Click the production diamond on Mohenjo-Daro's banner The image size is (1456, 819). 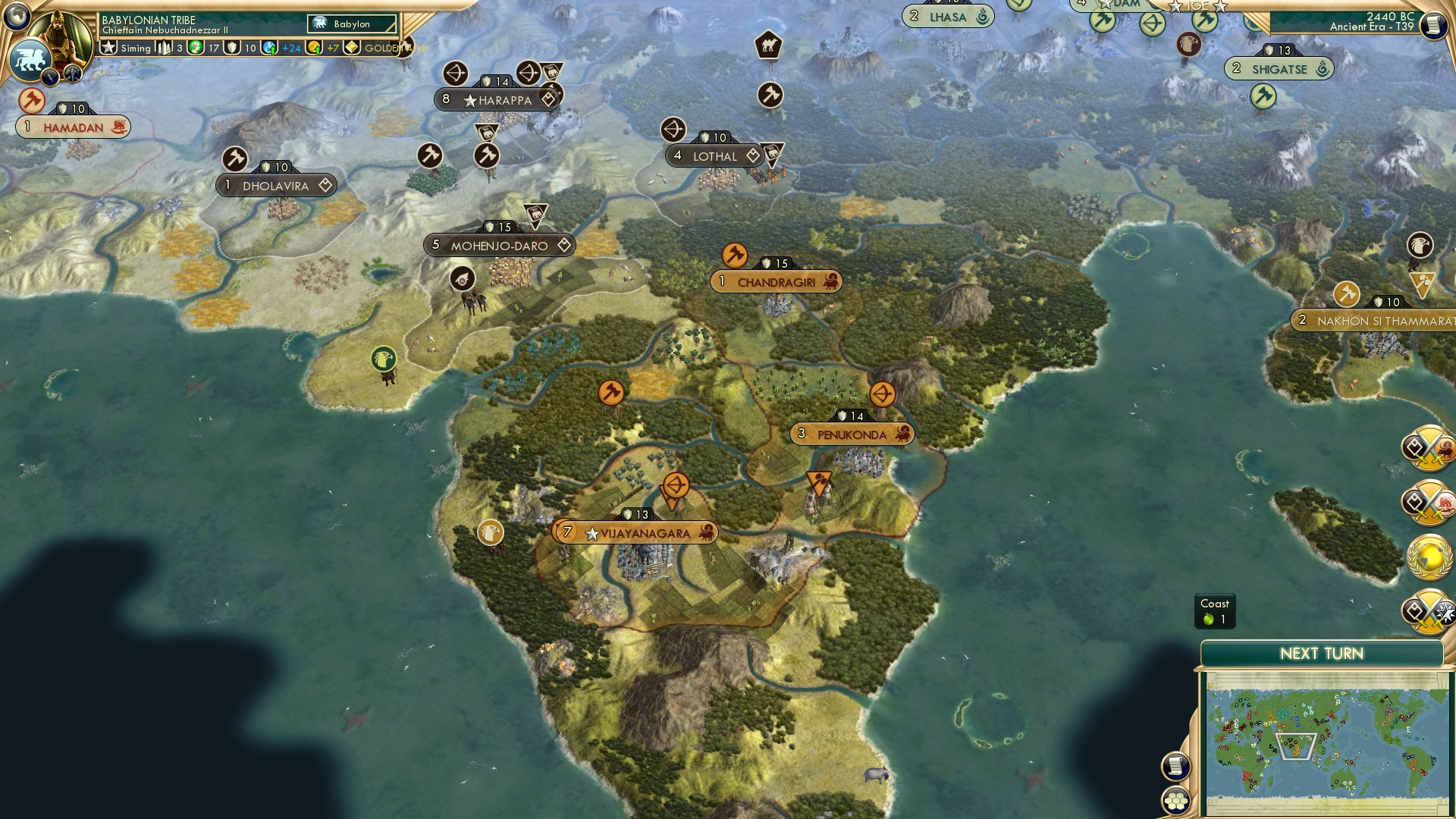pyautogui.click(x=563, y=245)
